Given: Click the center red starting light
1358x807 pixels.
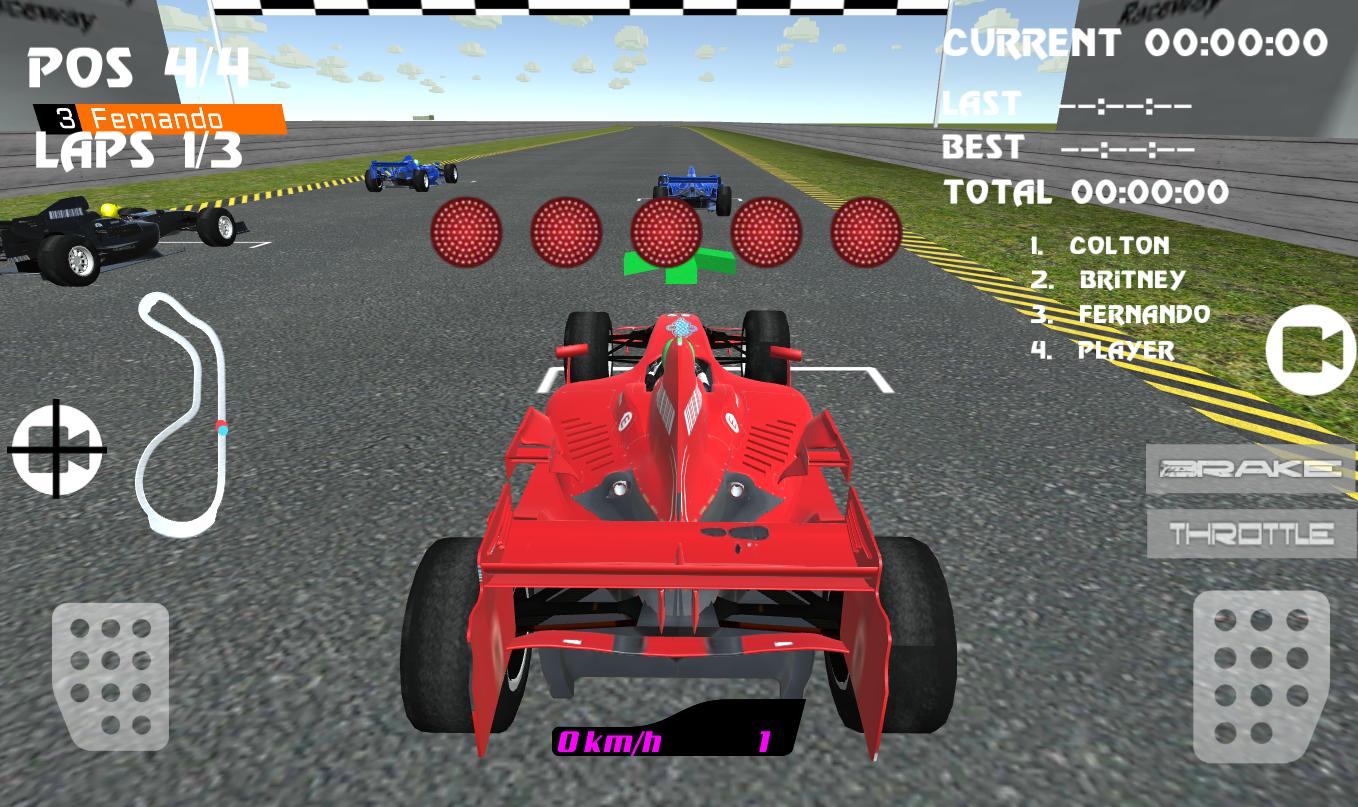Looking at the screenshot, I should 666,232.
